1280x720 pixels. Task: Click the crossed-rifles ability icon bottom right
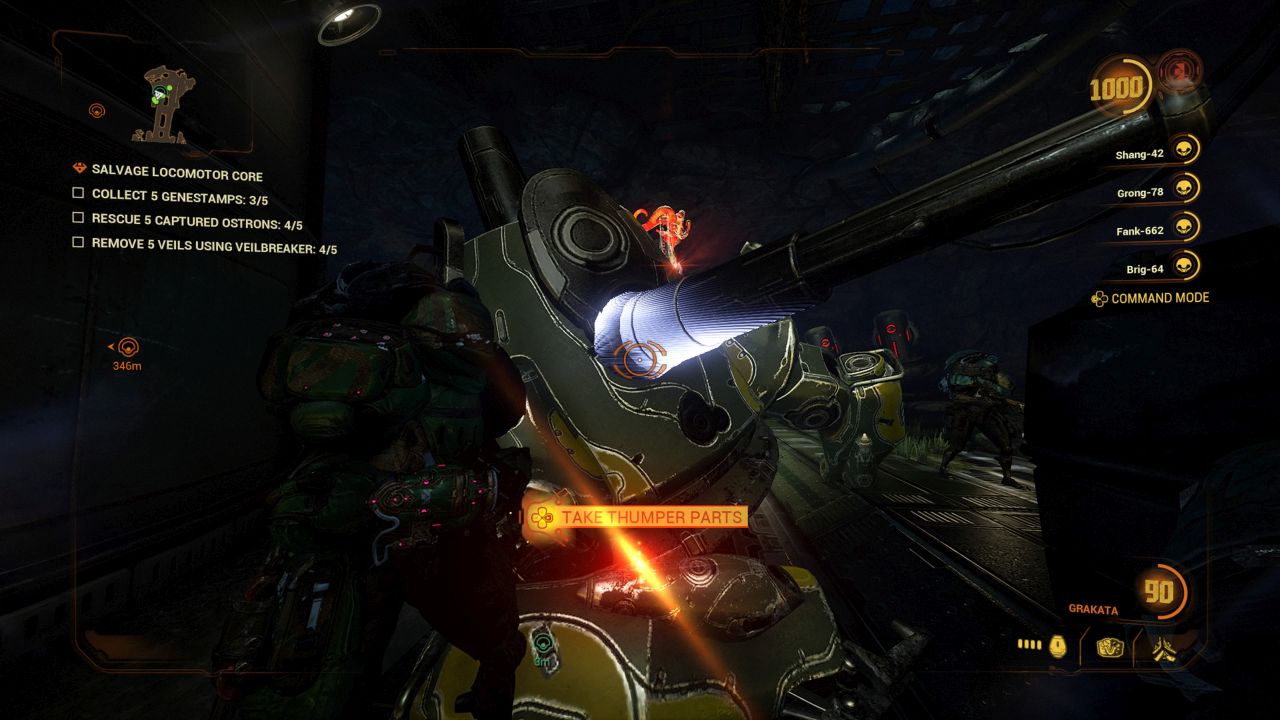pos(1165,648)
